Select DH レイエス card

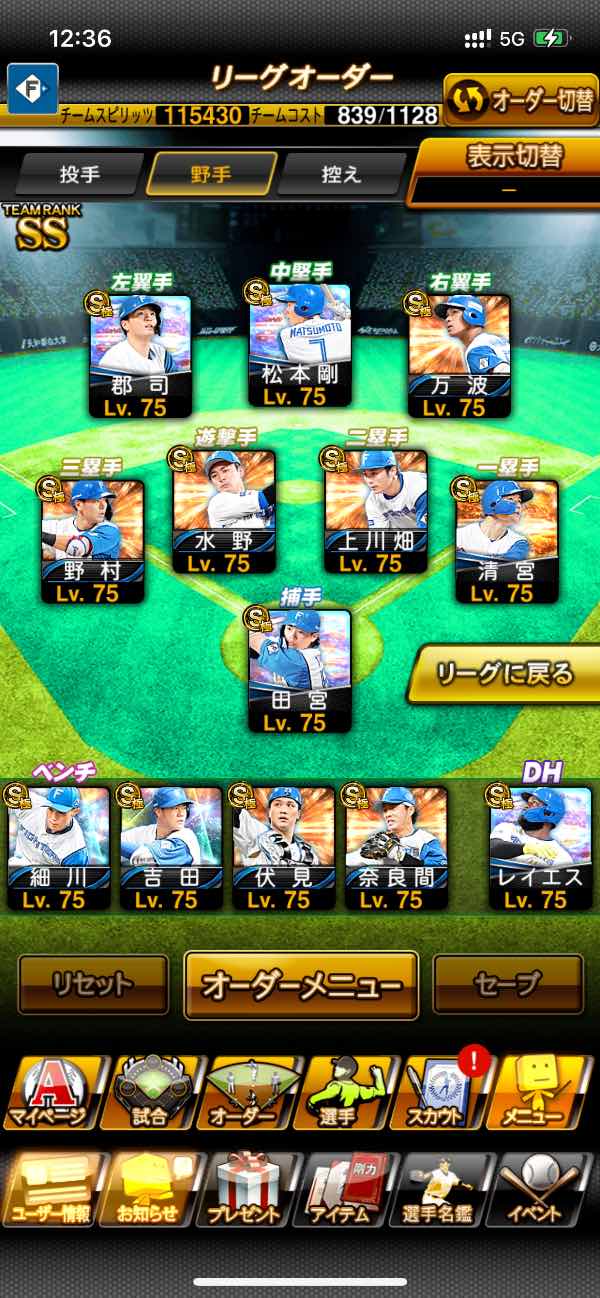(539, 847)
